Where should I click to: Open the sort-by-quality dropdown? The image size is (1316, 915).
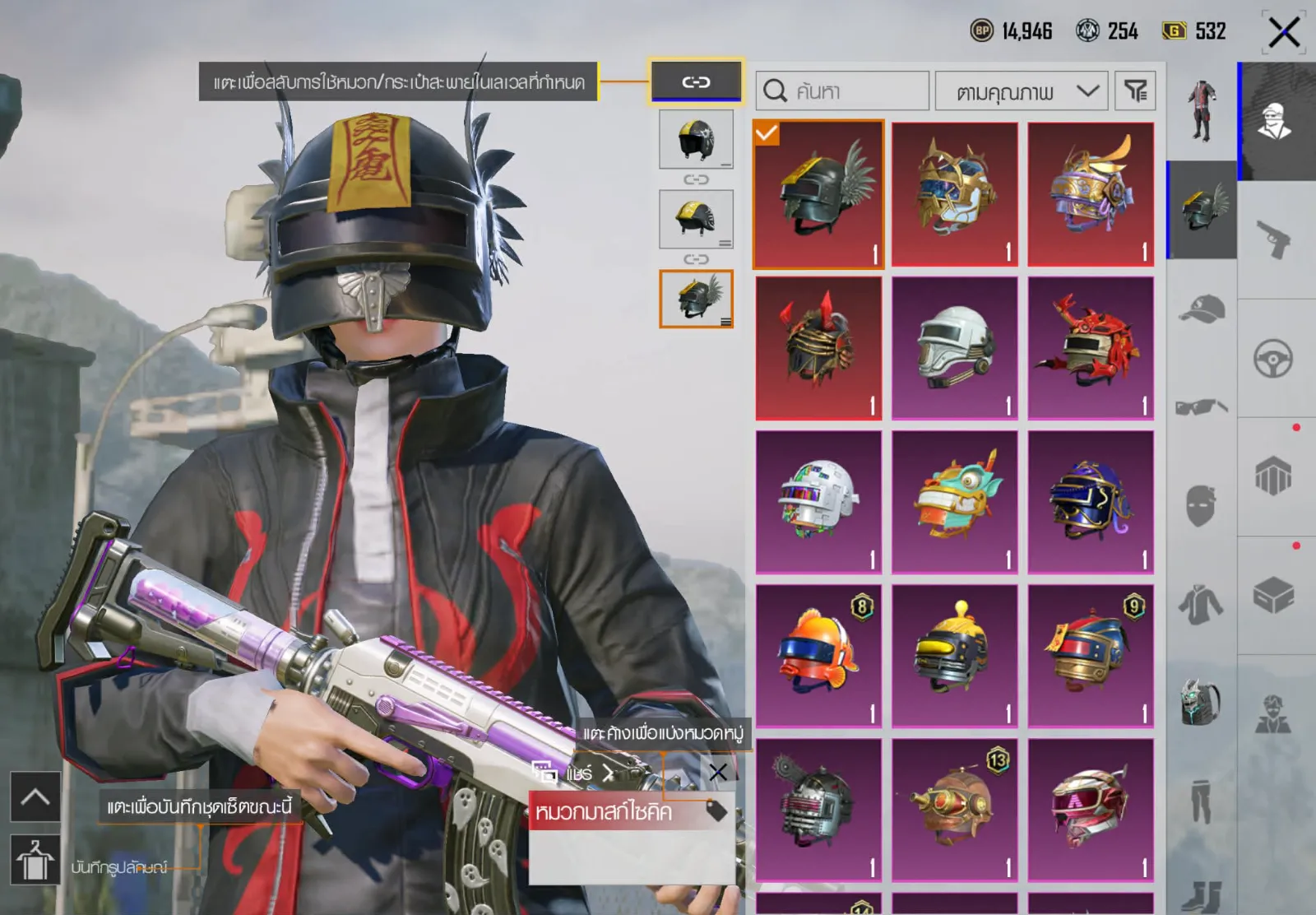point(1022,91)
